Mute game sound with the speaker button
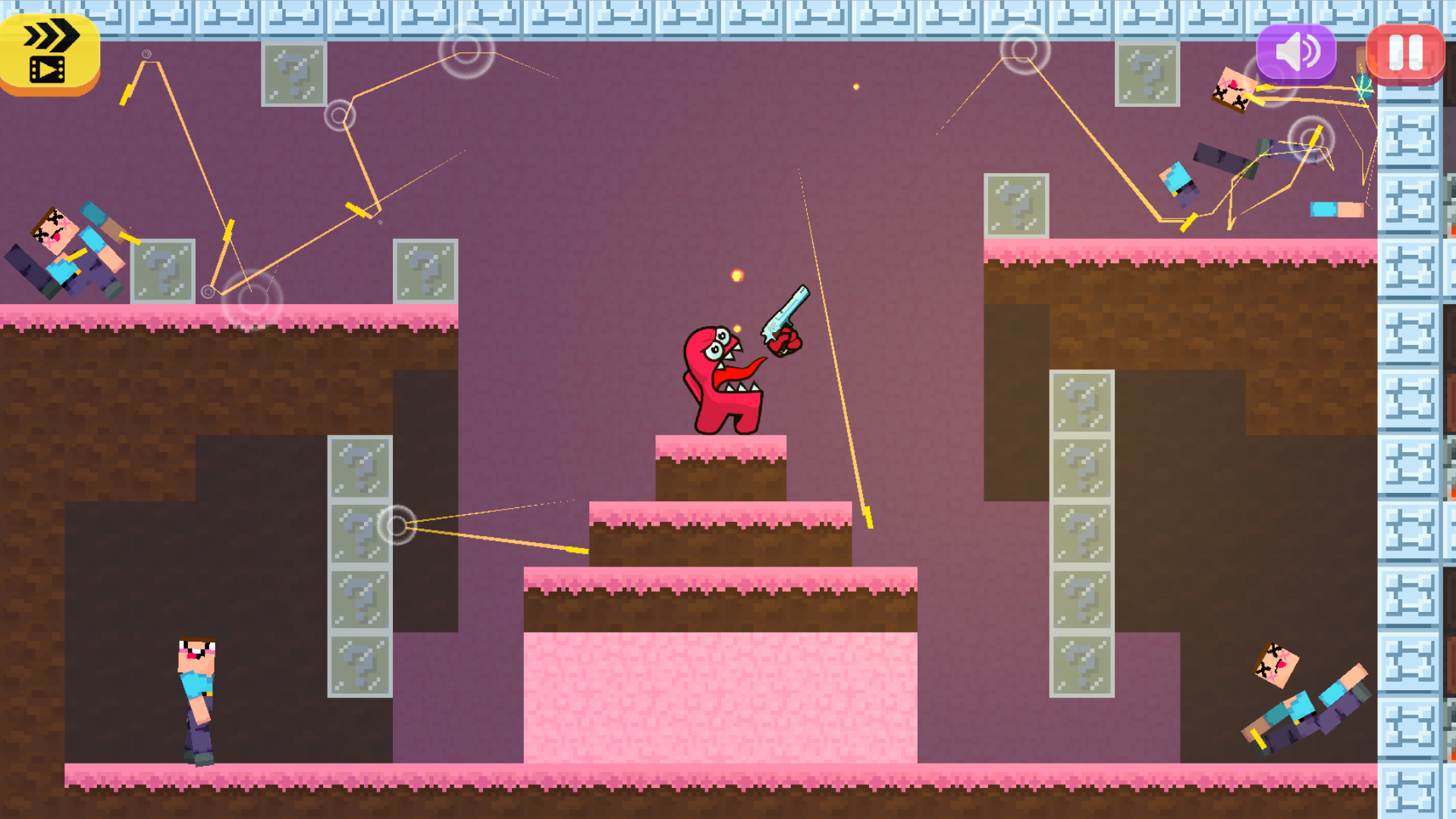 (1295, 52)
